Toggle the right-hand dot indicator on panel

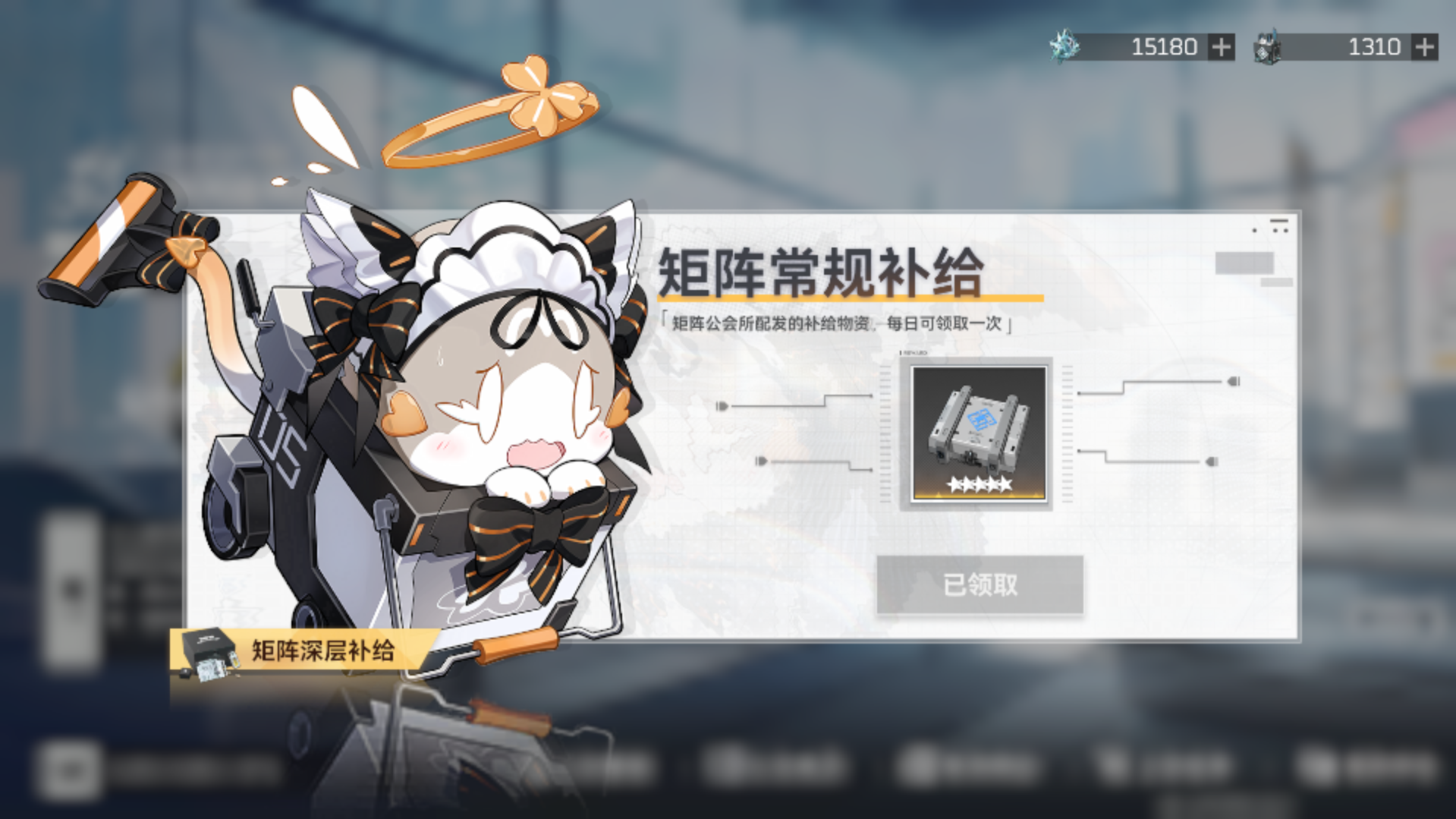1234,381
